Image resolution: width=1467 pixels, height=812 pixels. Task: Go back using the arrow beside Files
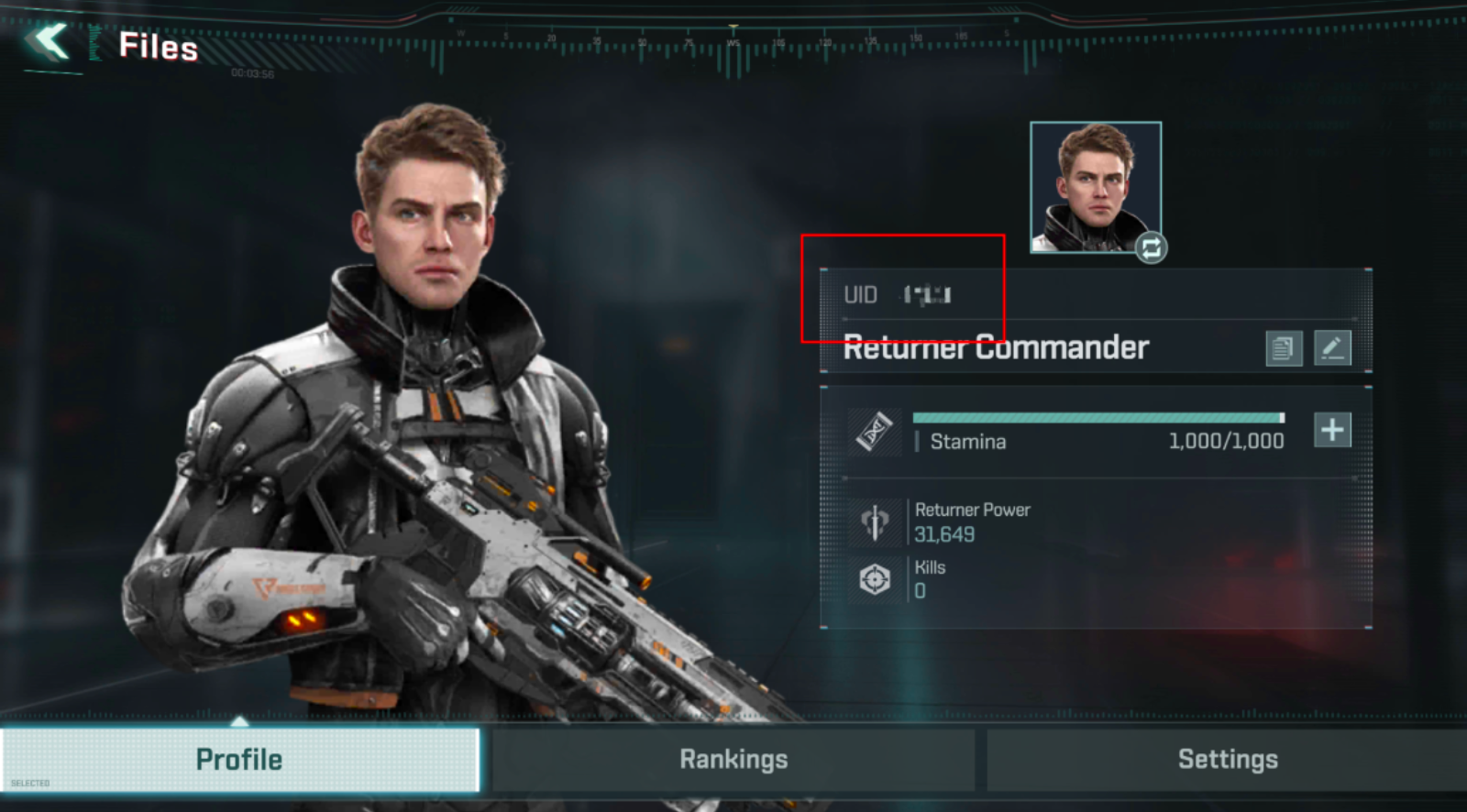[x=48, y=42]
